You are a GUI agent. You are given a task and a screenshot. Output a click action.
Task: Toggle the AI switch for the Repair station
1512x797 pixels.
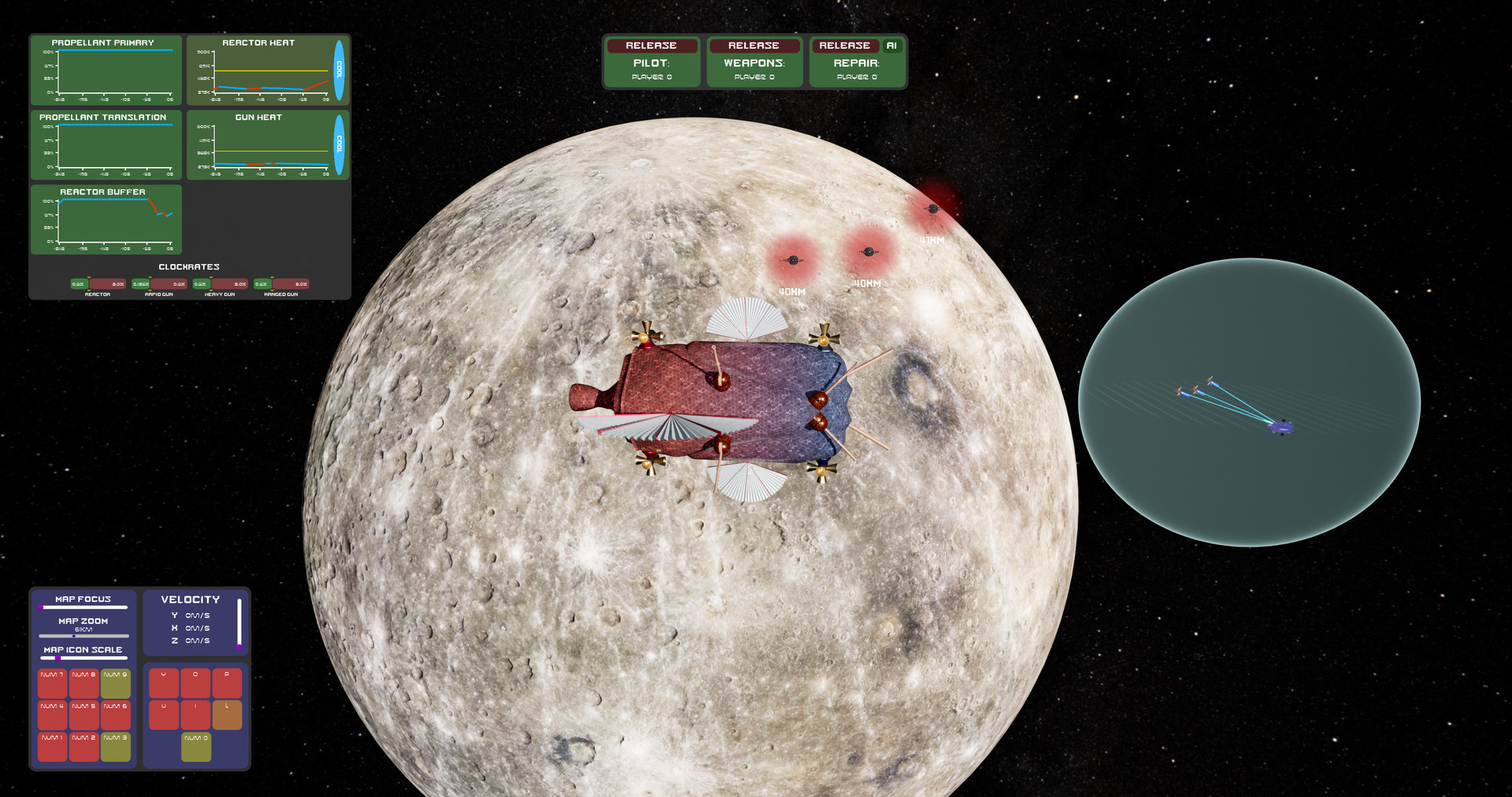pyautogui.click(x=891, y=46)
